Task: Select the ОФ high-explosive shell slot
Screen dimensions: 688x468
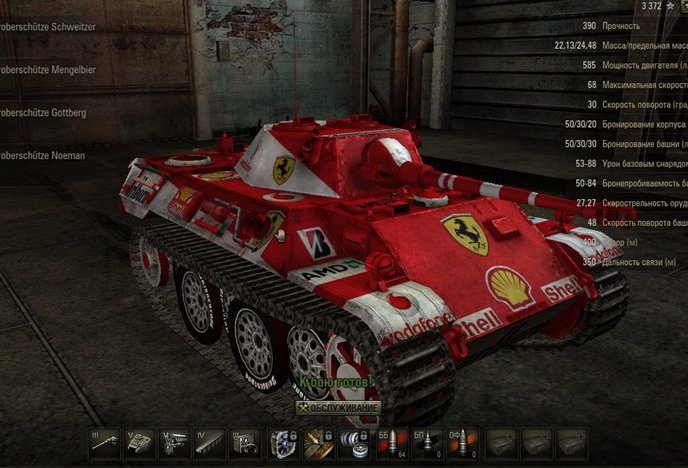Action: point(463,443)
